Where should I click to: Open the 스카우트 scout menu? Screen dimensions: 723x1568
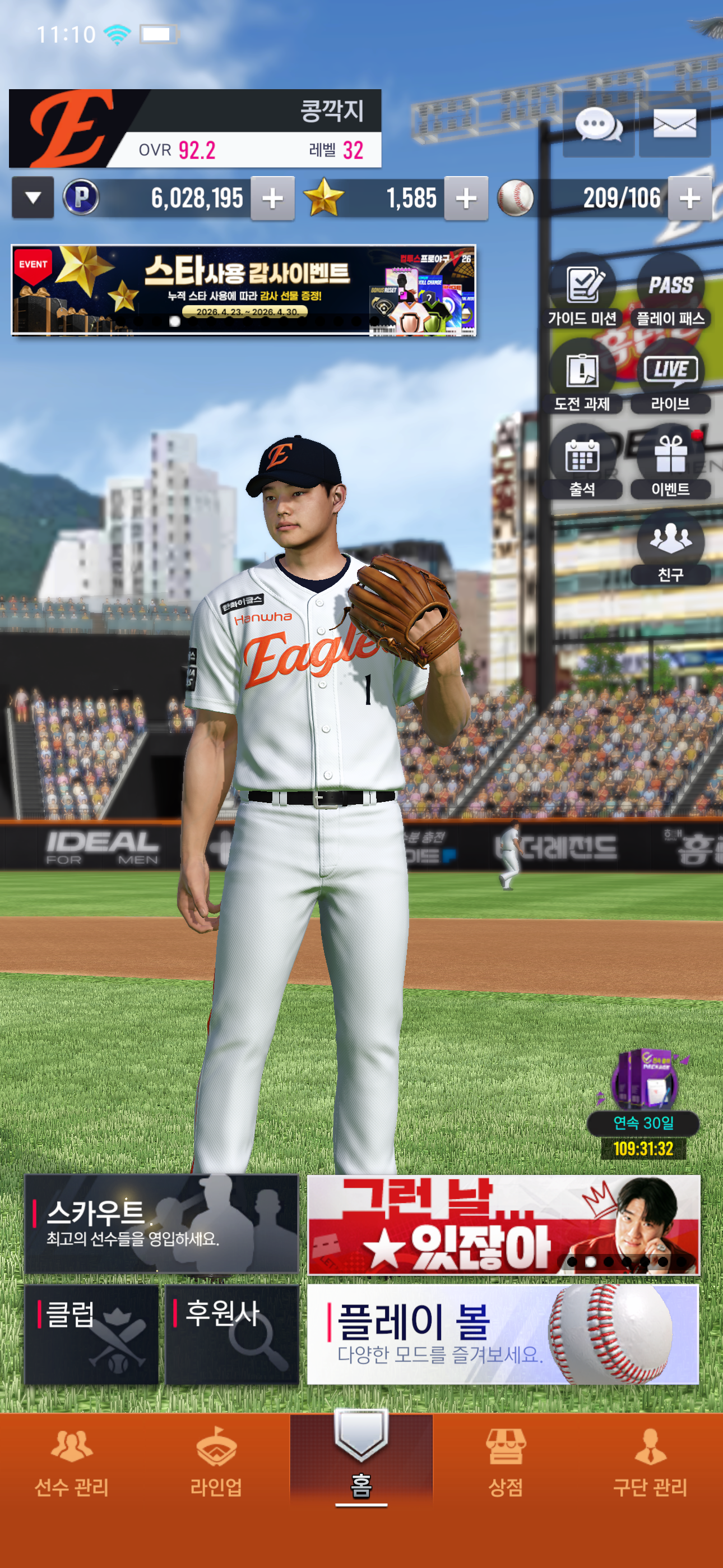click(161, 1224)
